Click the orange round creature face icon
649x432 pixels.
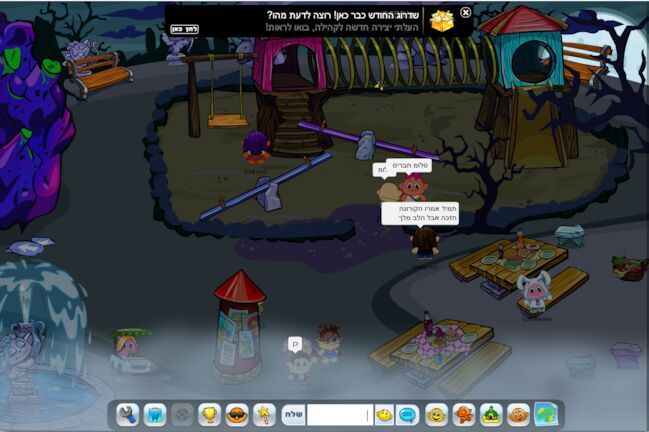pyautogui.click(x=518, y=414)
